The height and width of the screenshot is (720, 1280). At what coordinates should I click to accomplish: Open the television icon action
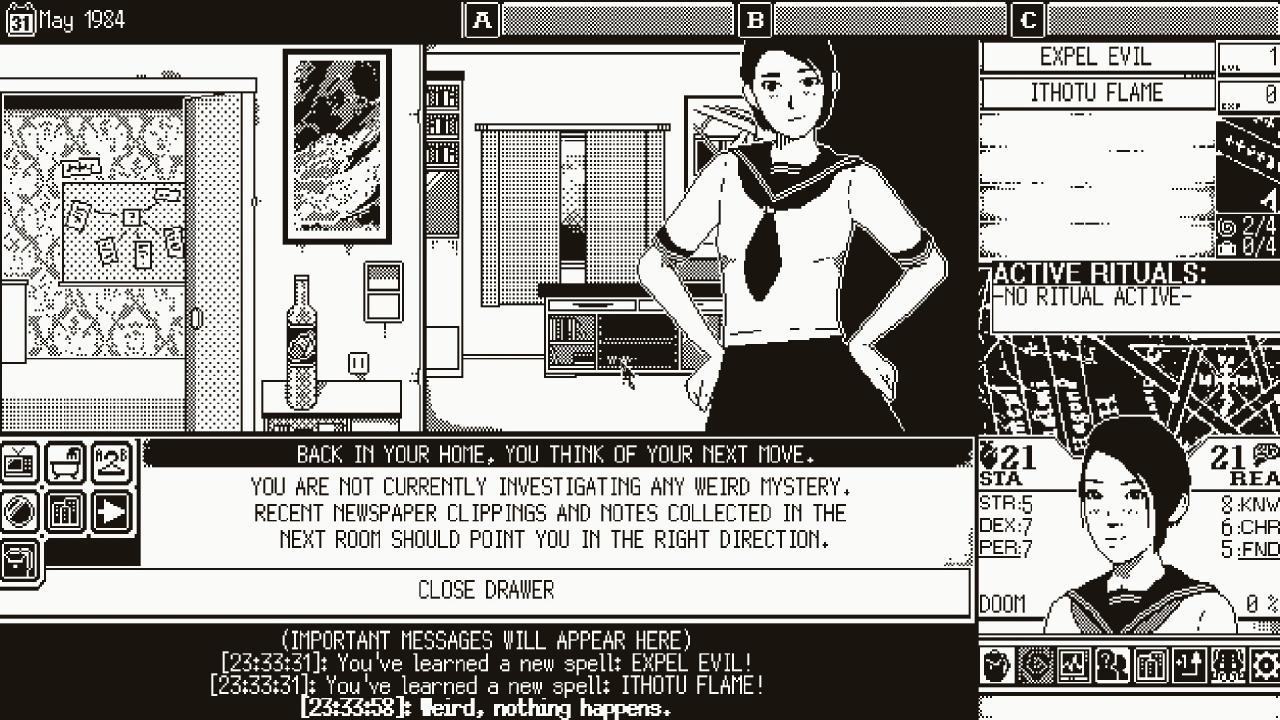pyautogui.click(x=20, y=464)
